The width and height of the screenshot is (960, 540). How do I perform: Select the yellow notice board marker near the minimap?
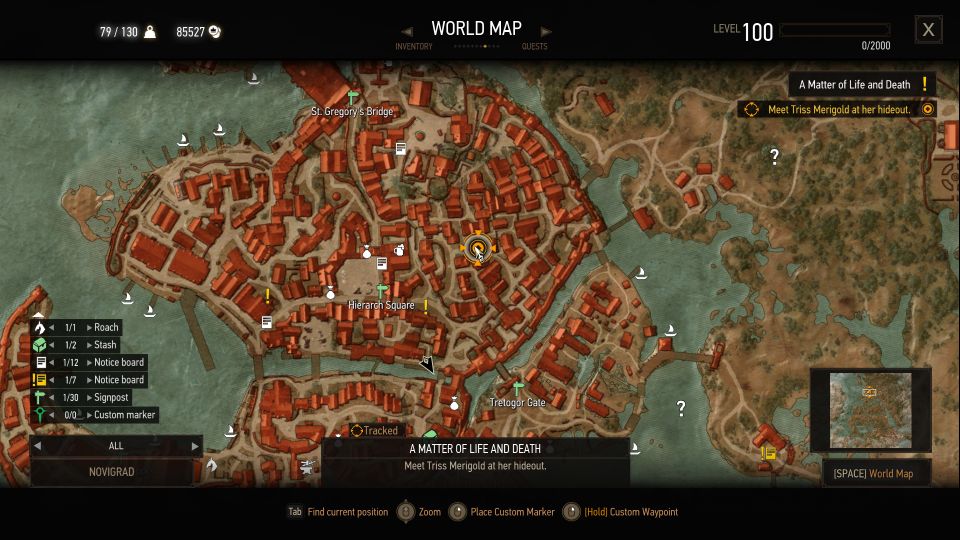tap(768, 453)
